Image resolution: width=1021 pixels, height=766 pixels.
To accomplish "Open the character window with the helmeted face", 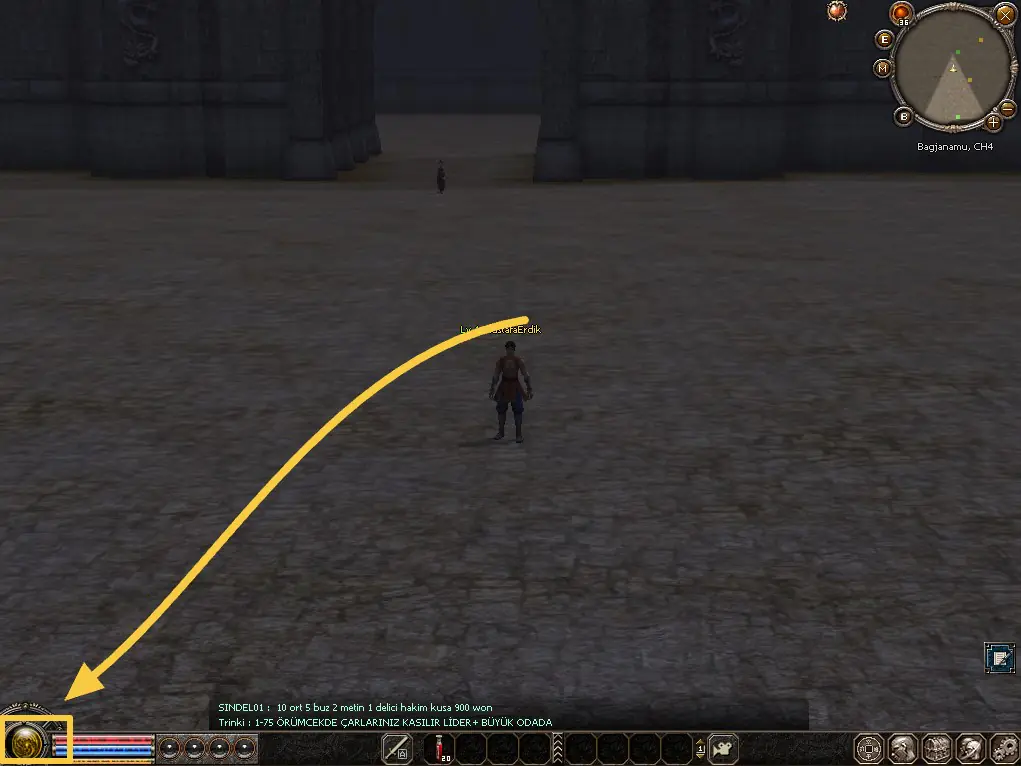I will (x=903, y=748).
